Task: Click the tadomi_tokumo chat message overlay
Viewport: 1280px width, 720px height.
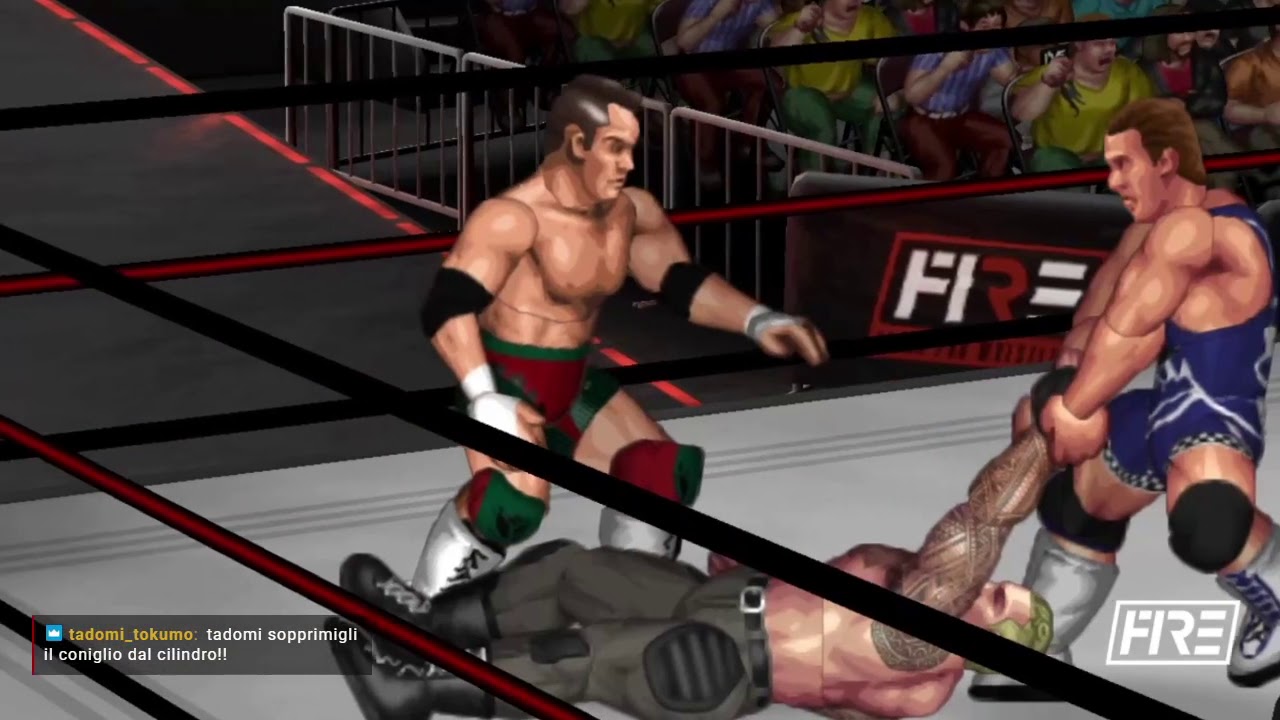Action: coord(201,645)
